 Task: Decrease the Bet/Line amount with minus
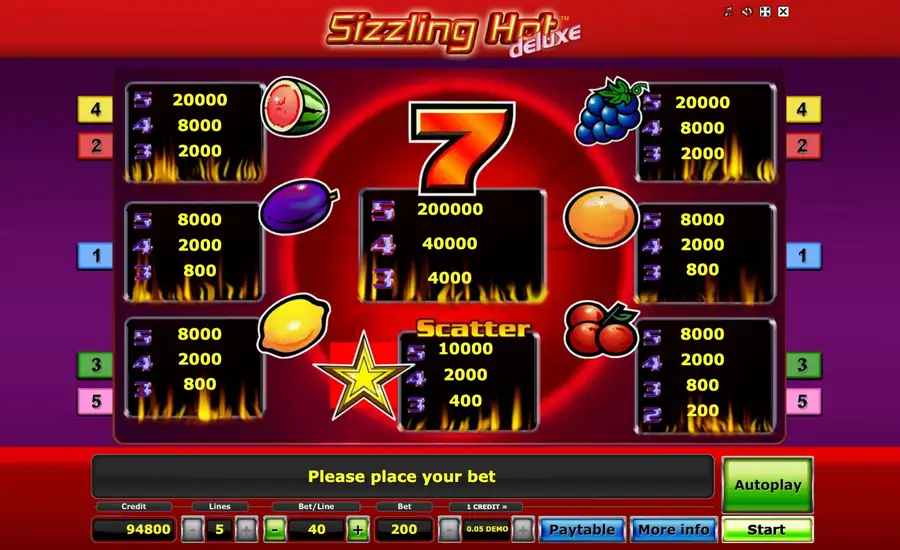(x=275, y=529)
